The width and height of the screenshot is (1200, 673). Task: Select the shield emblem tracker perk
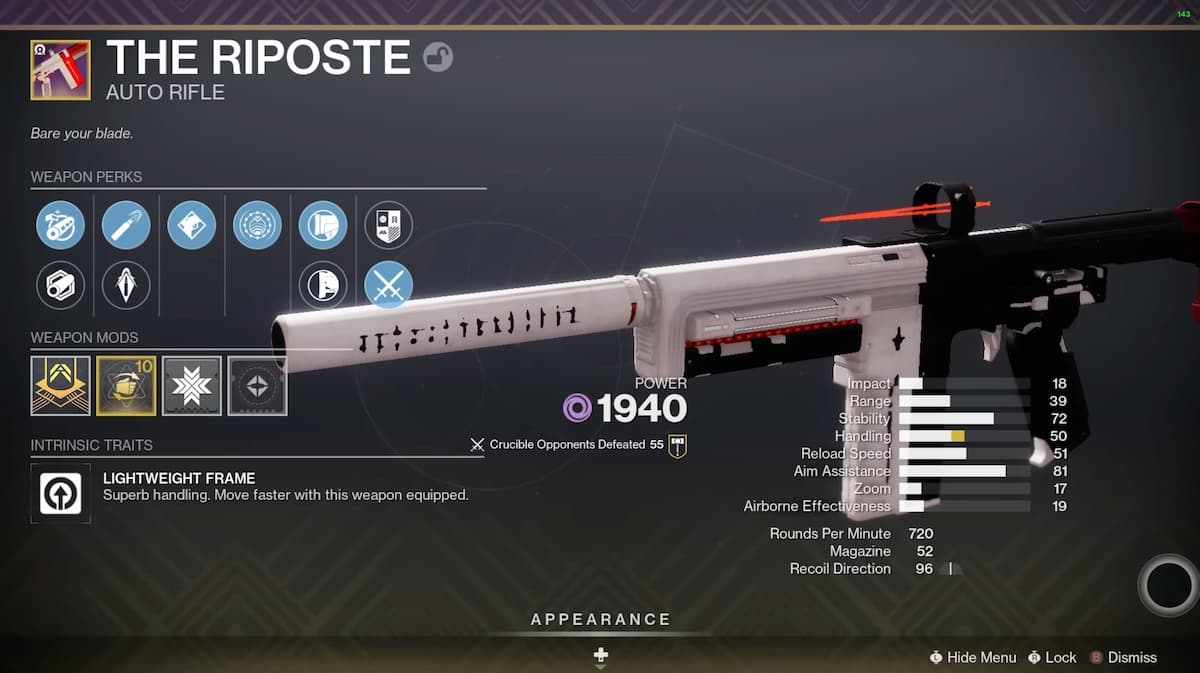(388, 225)
